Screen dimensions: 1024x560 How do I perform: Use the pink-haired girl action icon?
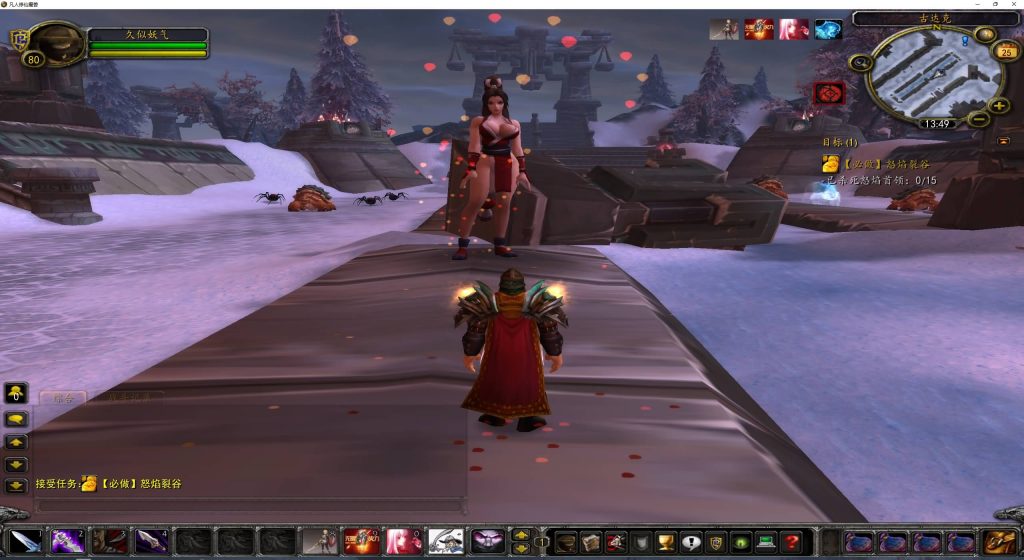[x=403, y=542]
